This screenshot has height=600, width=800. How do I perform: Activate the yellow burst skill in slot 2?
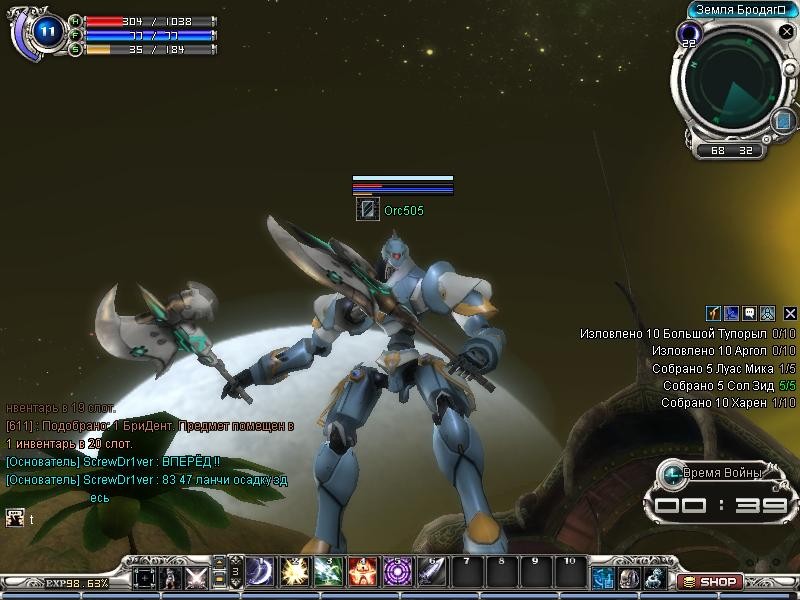pyautogui.click(x=295, y=571)
